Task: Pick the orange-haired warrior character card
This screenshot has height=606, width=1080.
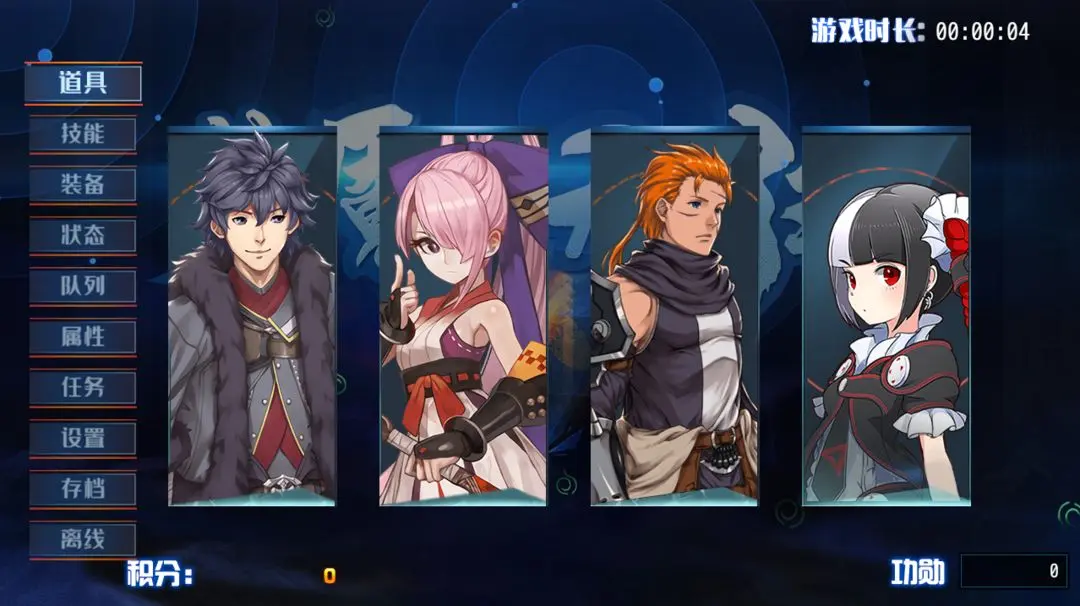Action: 675,318
